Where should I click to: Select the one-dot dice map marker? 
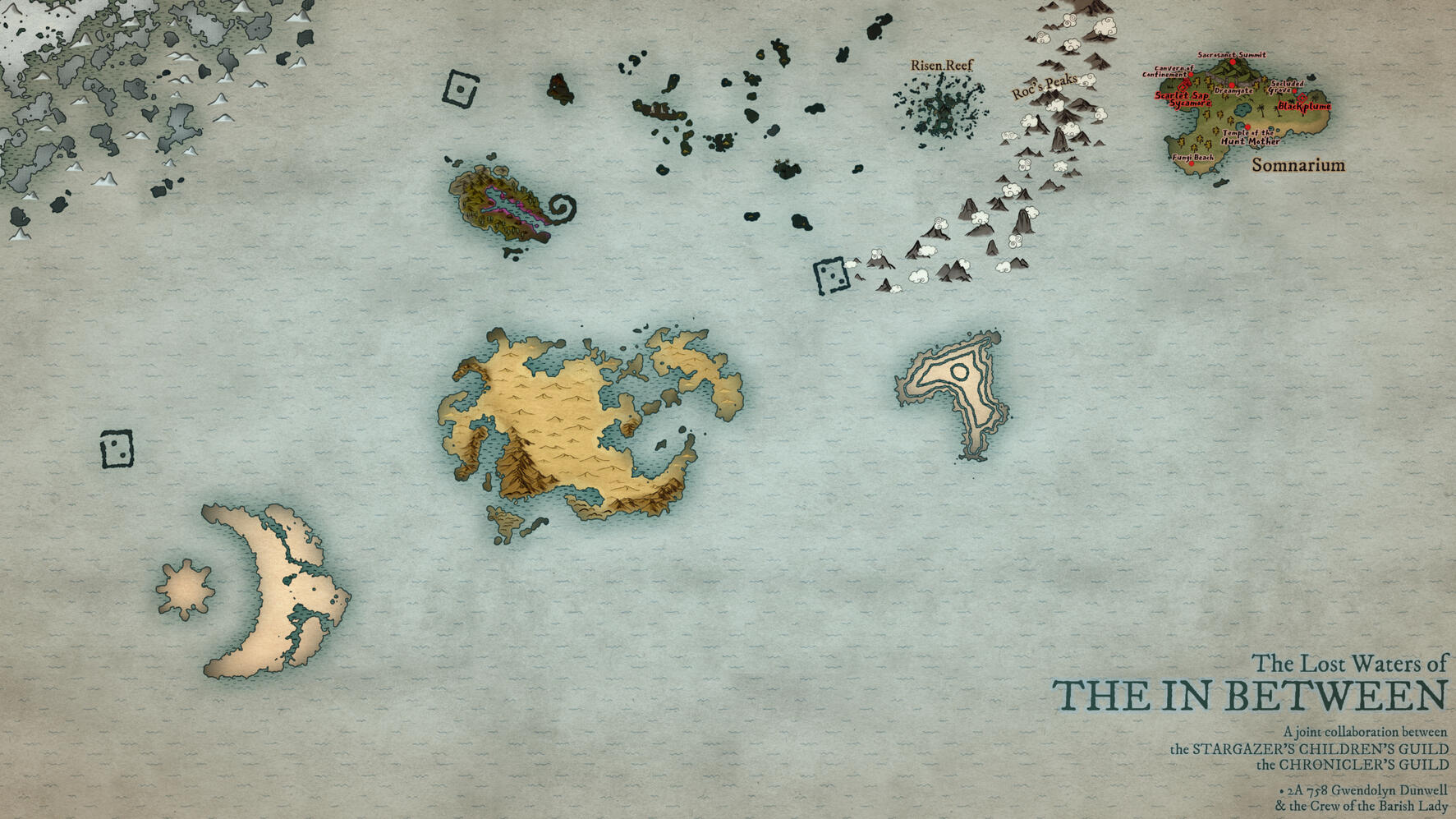pos(461,90)
